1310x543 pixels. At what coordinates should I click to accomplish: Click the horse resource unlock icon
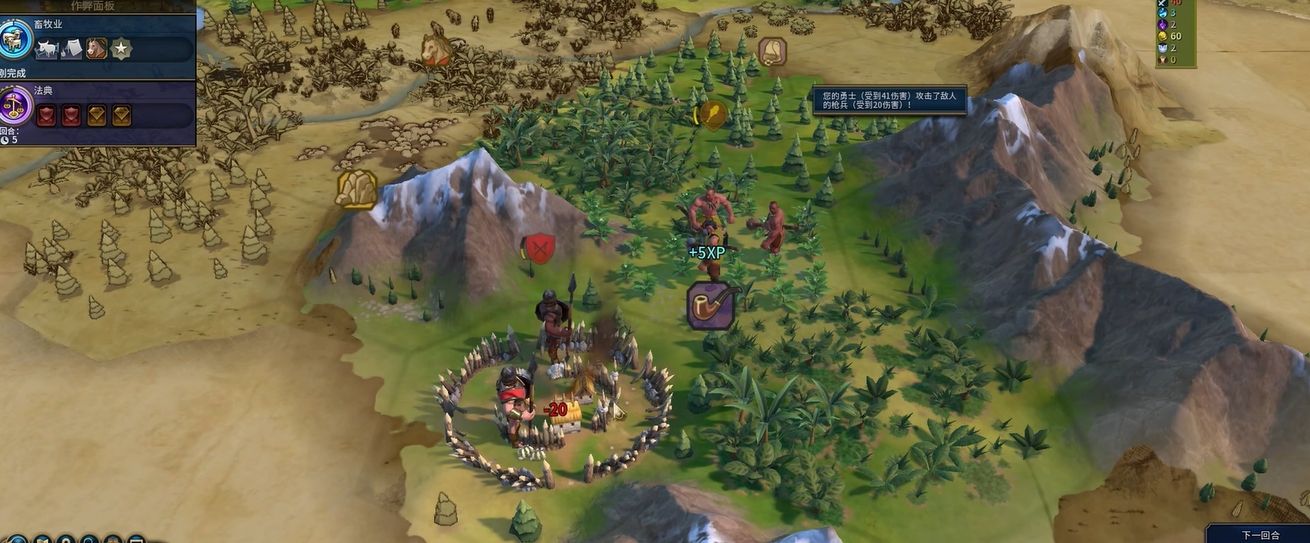pyautogui.click(x=96, y=49)
